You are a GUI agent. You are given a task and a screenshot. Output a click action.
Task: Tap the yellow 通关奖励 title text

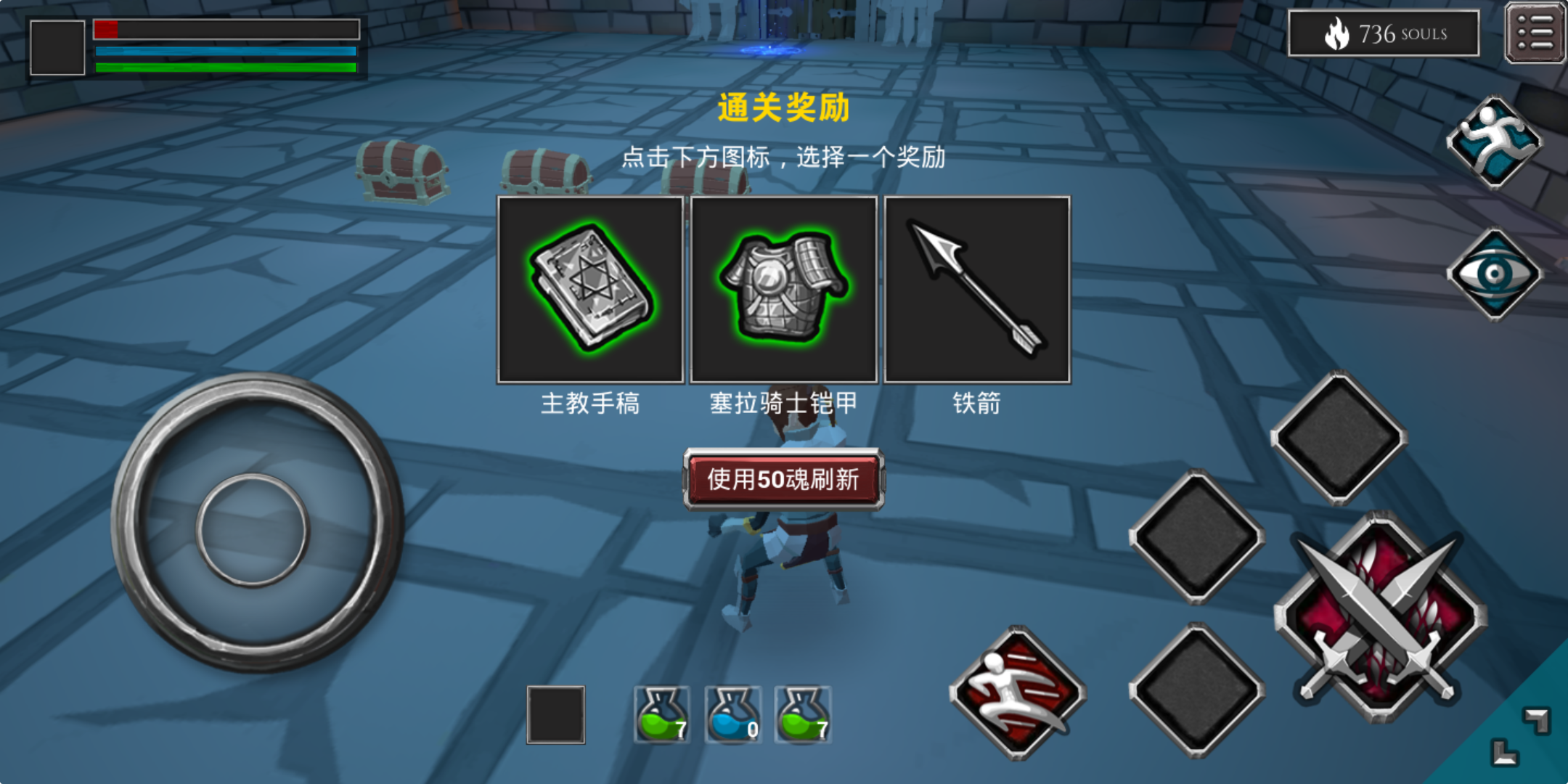pyautogui.click(x=784, y=109)
